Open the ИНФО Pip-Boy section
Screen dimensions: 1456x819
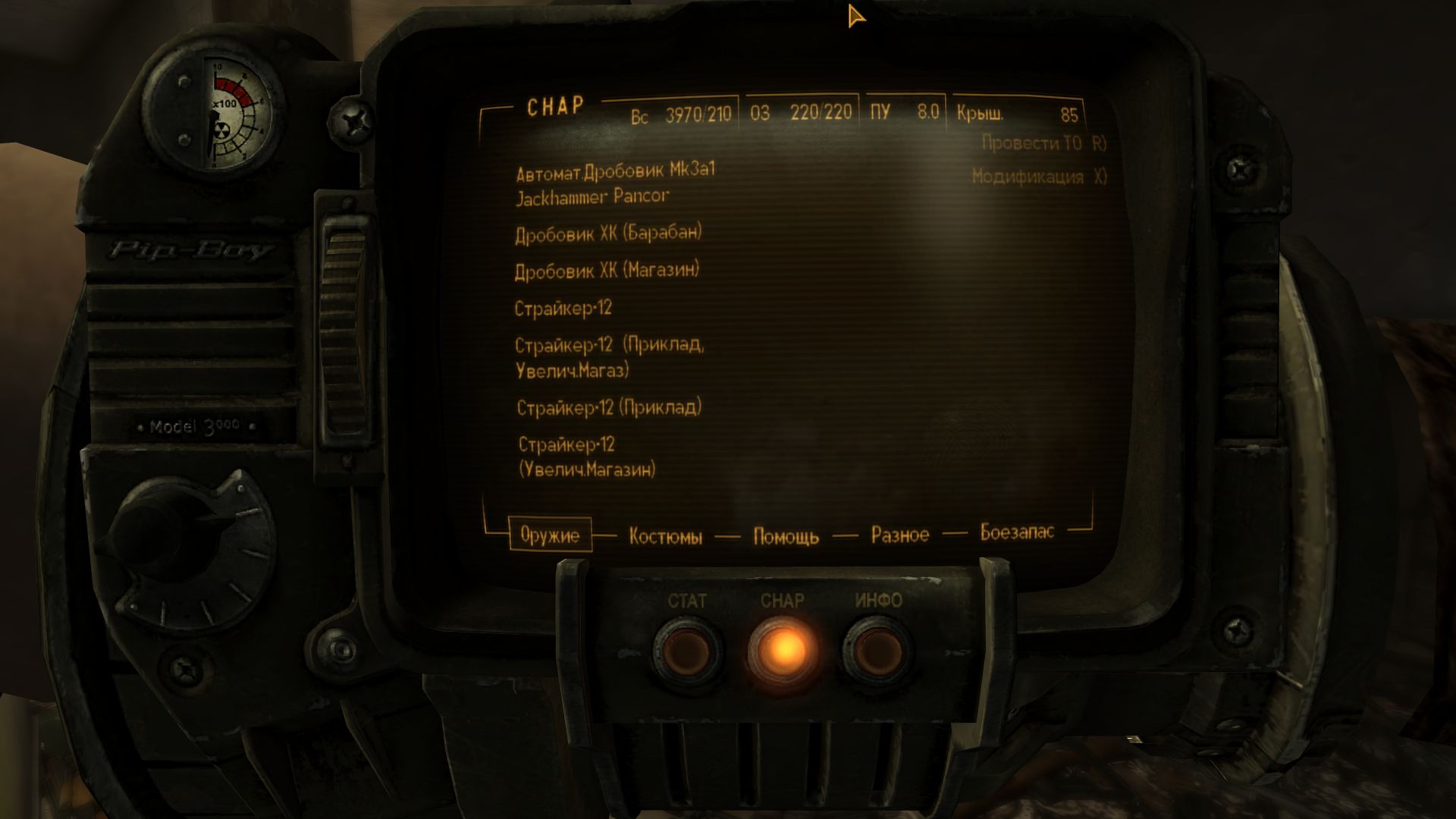click(878, 649)
